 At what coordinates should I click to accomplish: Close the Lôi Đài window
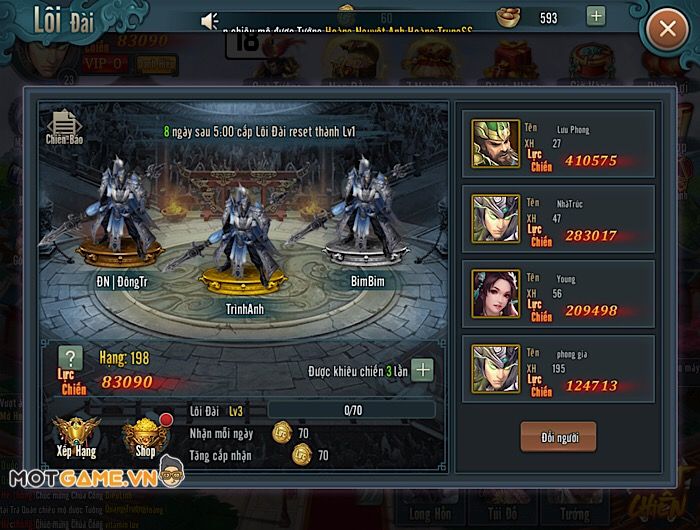click(x=667, y=30)
